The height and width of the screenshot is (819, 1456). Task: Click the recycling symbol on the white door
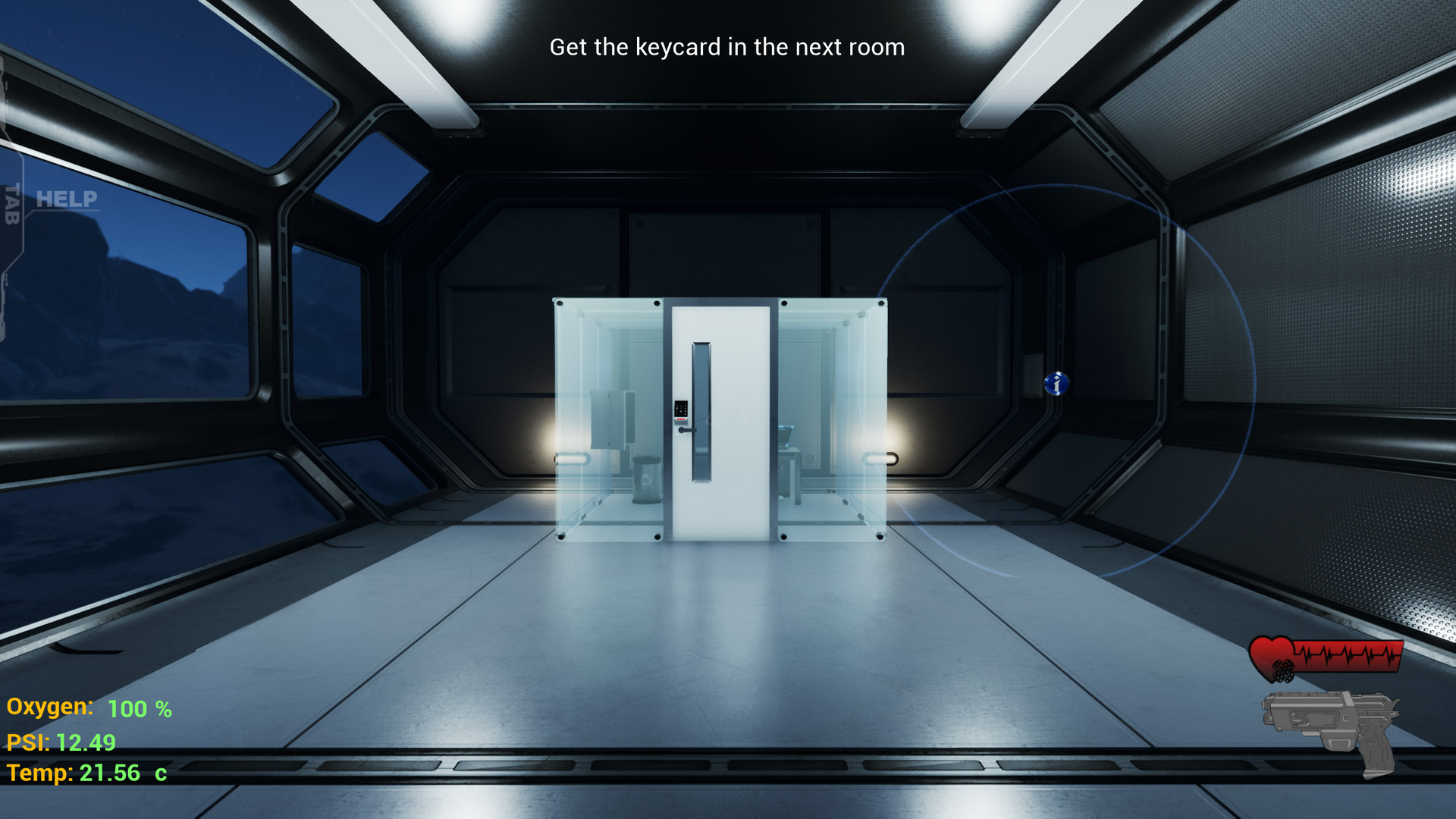tap(726, 406)
